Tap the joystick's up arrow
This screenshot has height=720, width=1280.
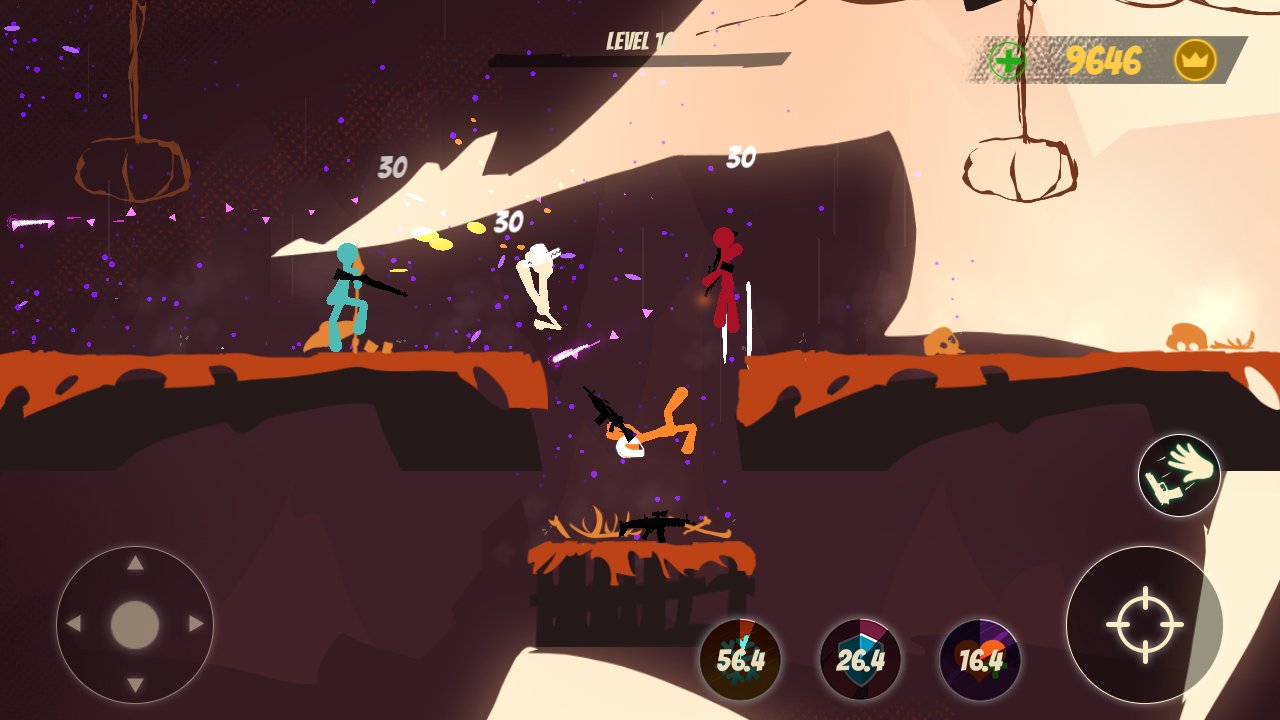click(x=135, y=564)
